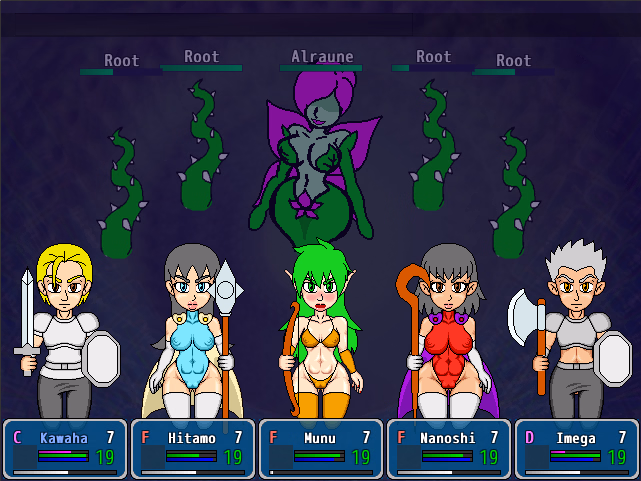Select Kawaha's party status panel
Viewport: 641px width, 481px height.
65,448
